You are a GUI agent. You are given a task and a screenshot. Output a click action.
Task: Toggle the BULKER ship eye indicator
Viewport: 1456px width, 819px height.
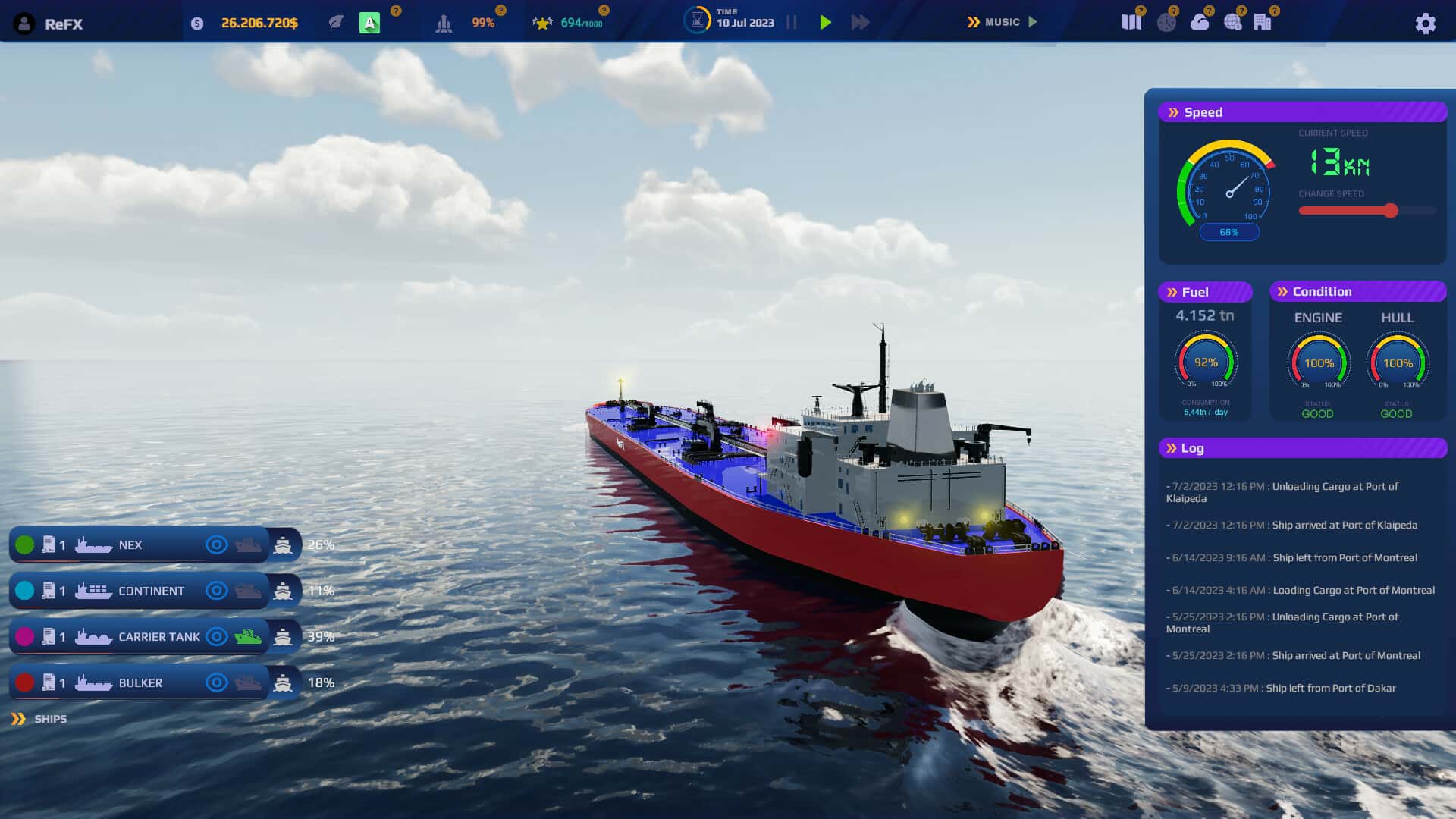[x=217, y=682]
